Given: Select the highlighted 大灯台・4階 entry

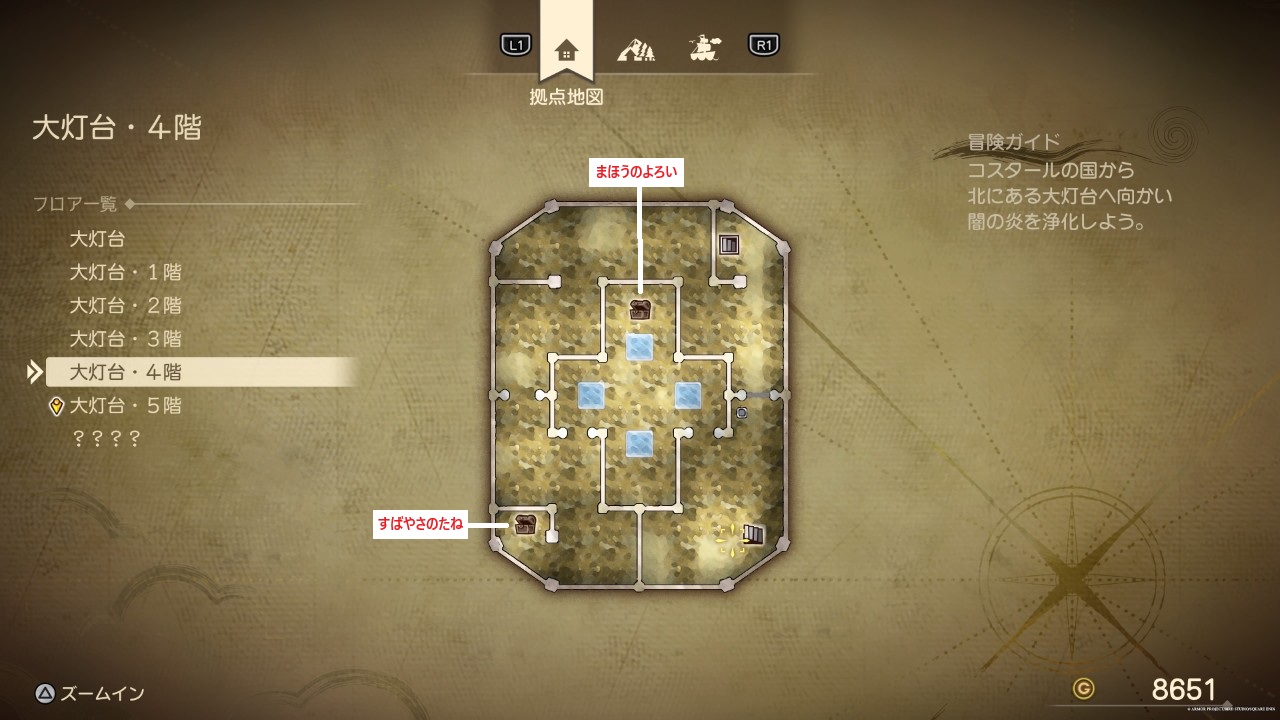Looking at the screenshot, I should point(125,372).
